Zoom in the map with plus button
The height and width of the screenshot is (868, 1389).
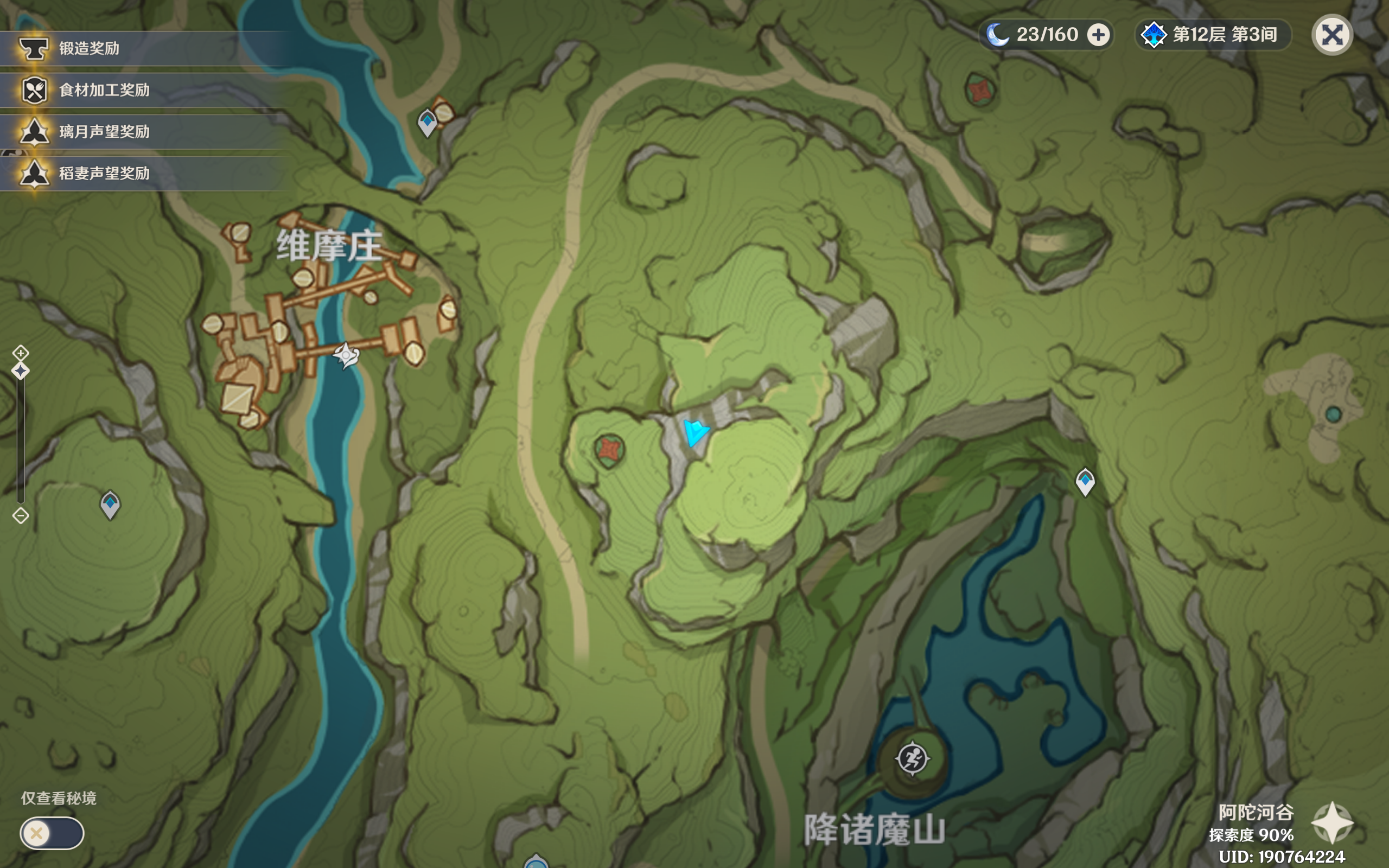tap(21, 352)
